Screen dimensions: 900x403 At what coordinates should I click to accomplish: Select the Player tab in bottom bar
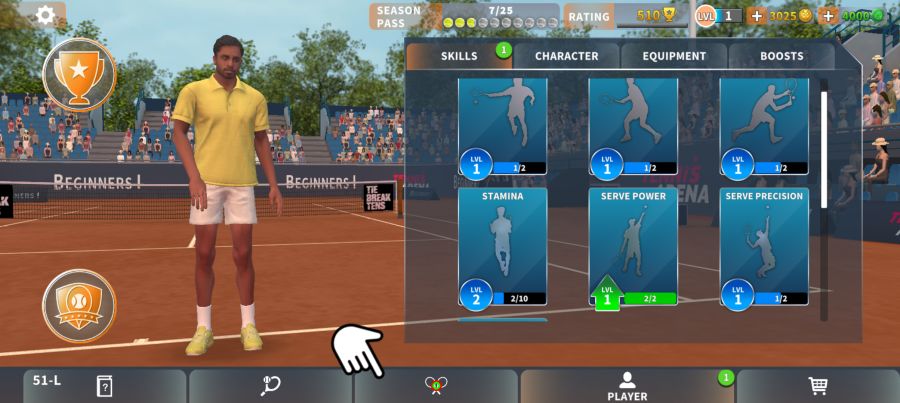click(627, 386)
